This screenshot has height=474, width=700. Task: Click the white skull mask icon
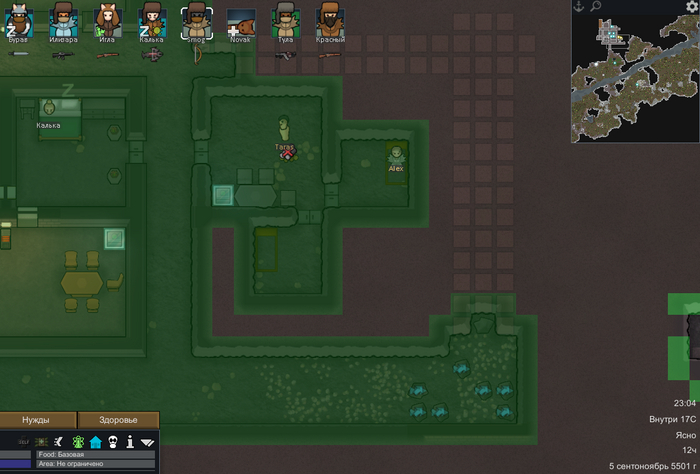point(113,441)
